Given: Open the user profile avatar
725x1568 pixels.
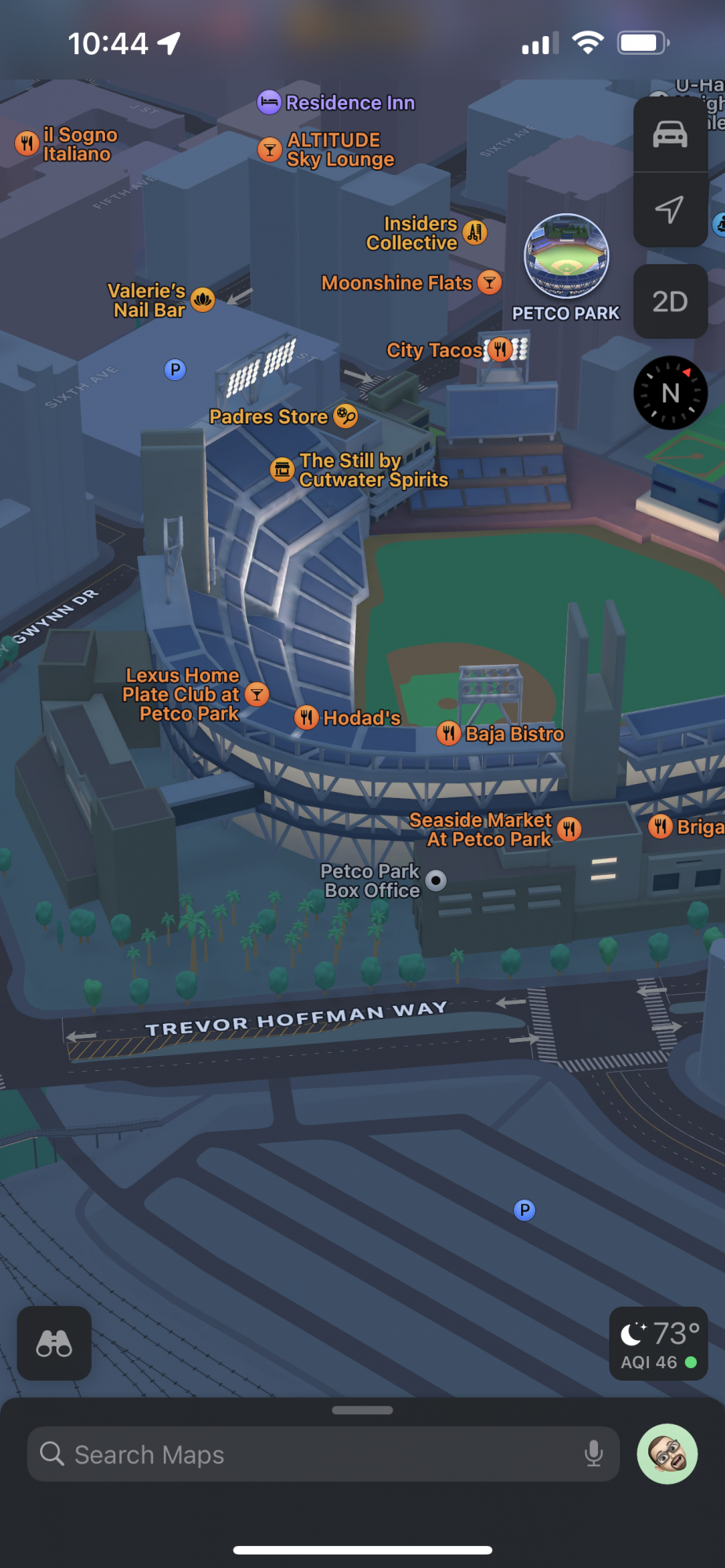Looking at the screenshot, I should (667, 1454).
